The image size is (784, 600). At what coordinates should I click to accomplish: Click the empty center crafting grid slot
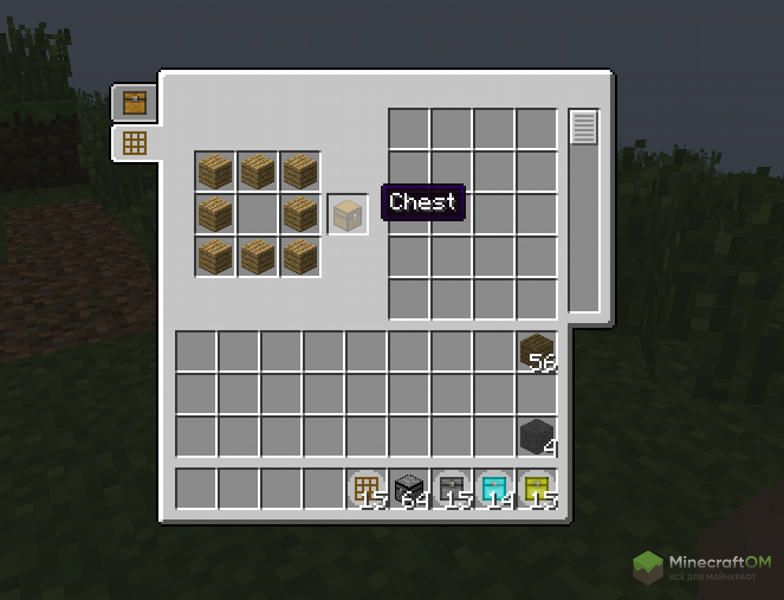(257, 214)
